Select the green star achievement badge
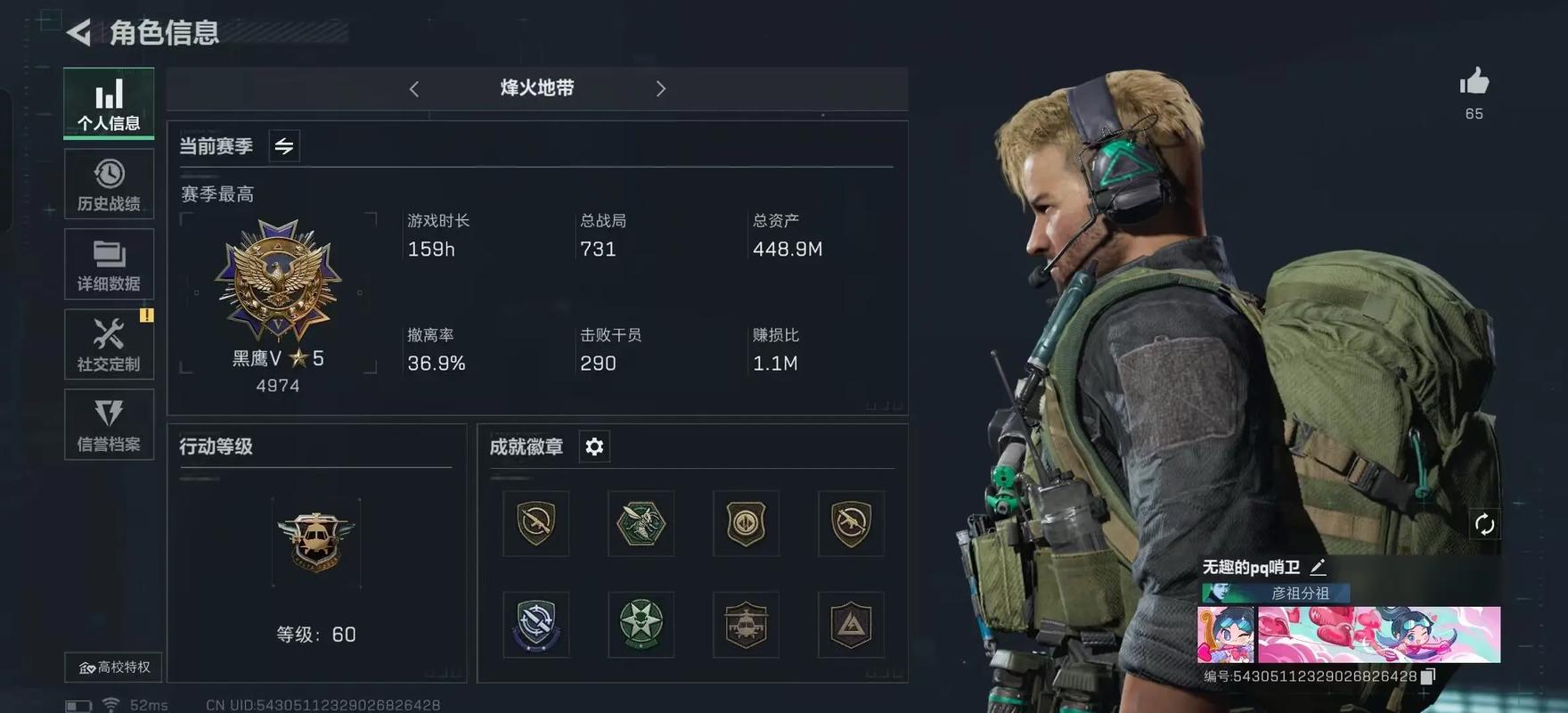This screenshot has width=1568, height=713. (x=641, y=624)
